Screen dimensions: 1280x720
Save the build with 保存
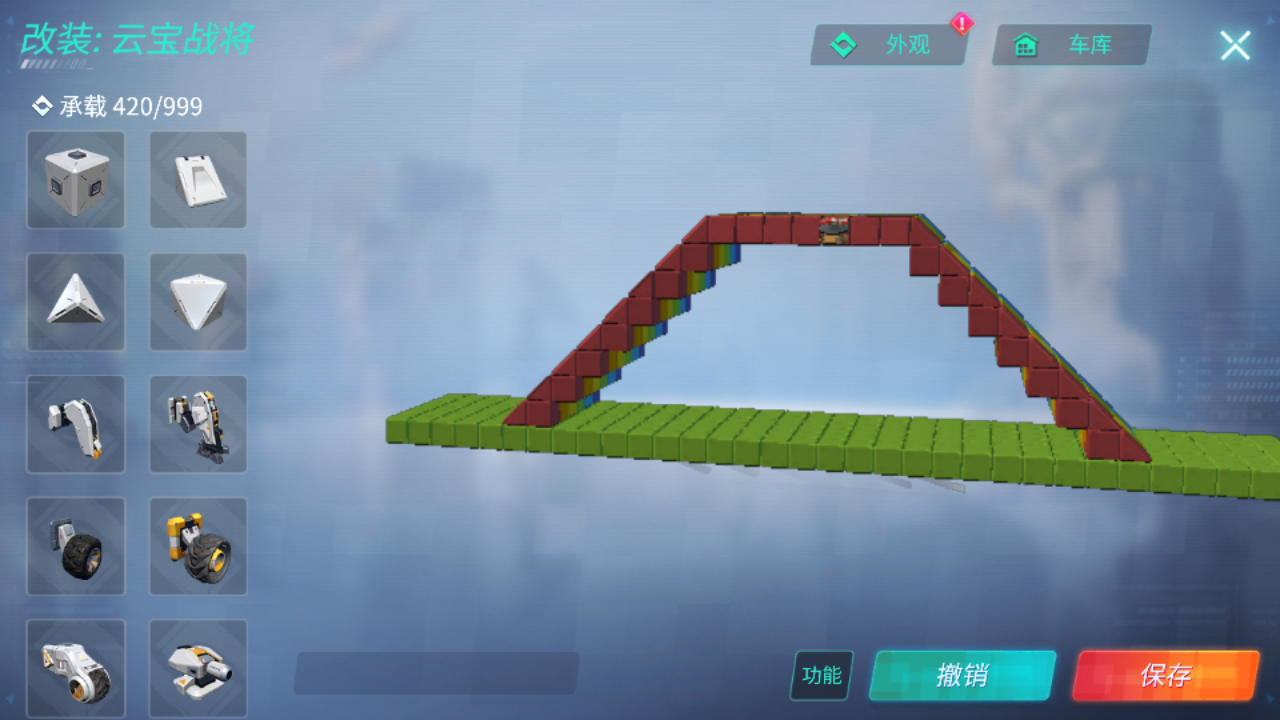[1168, 676]
